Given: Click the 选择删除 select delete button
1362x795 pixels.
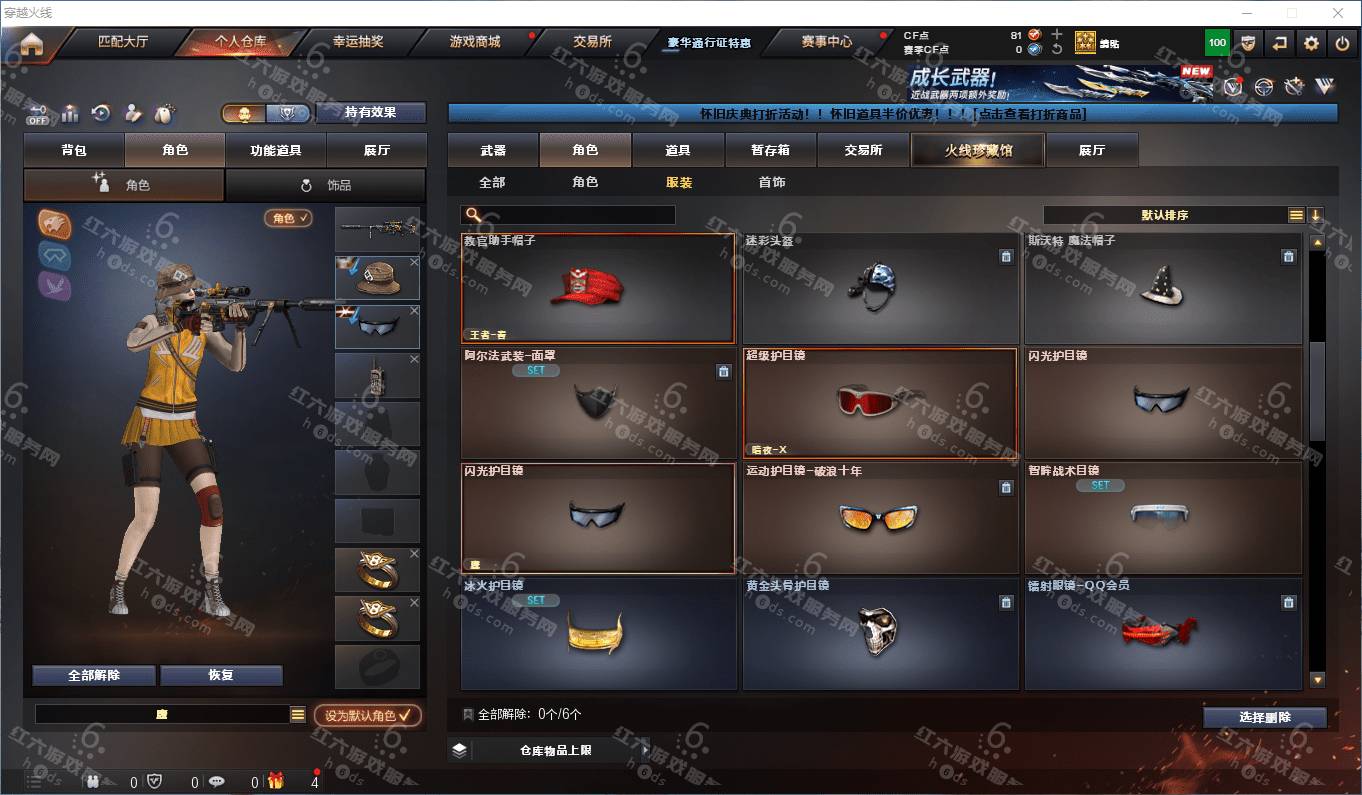Looking at the screenshot, I should (x=1264, y=717).
